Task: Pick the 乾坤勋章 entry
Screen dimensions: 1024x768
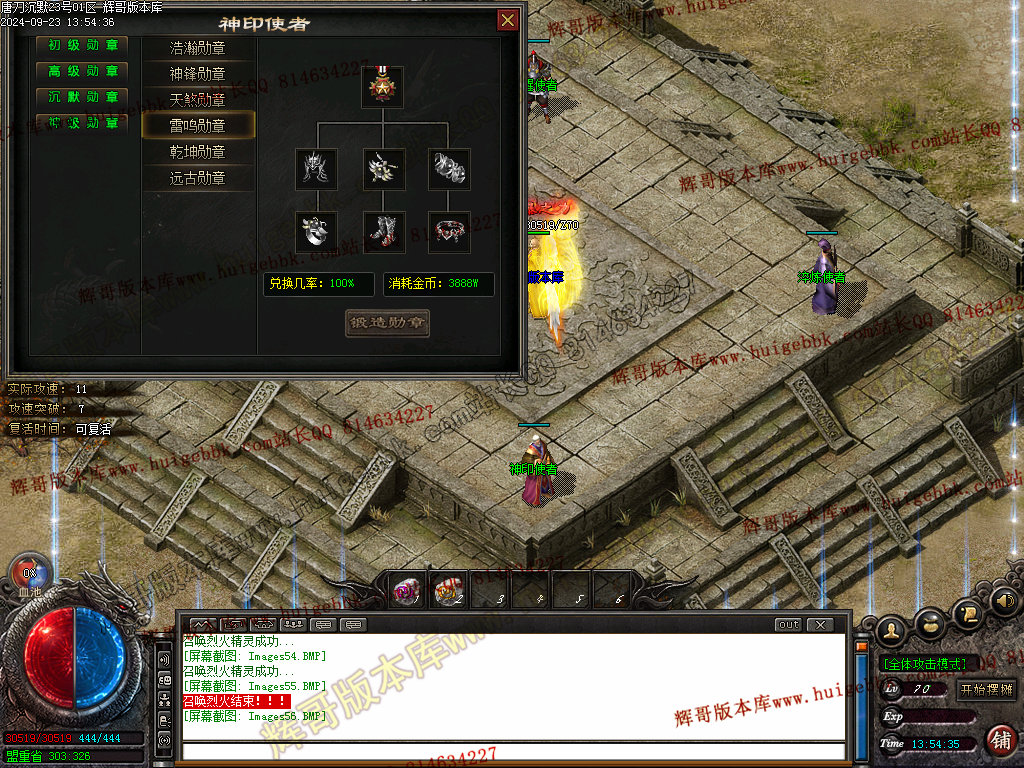Action: [198, 152]
